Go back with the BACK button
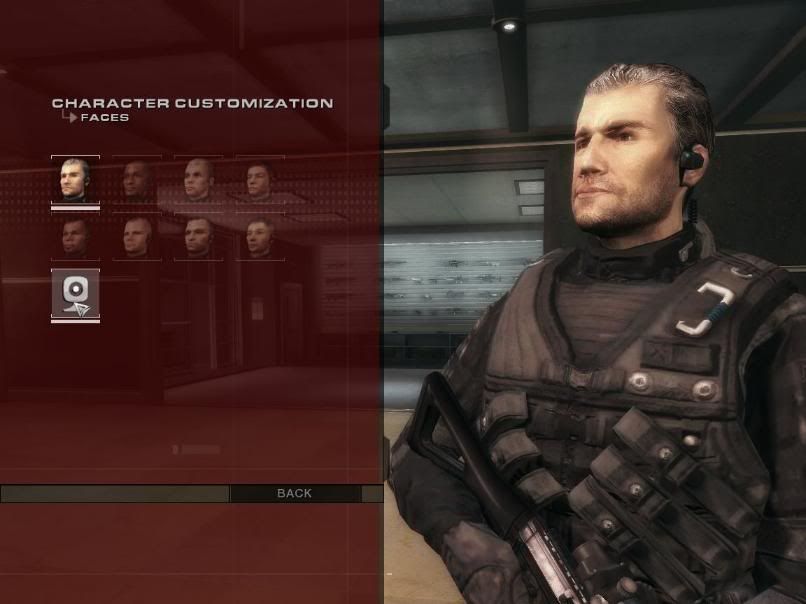The image size is (806, 604). [x=294, y=493]
